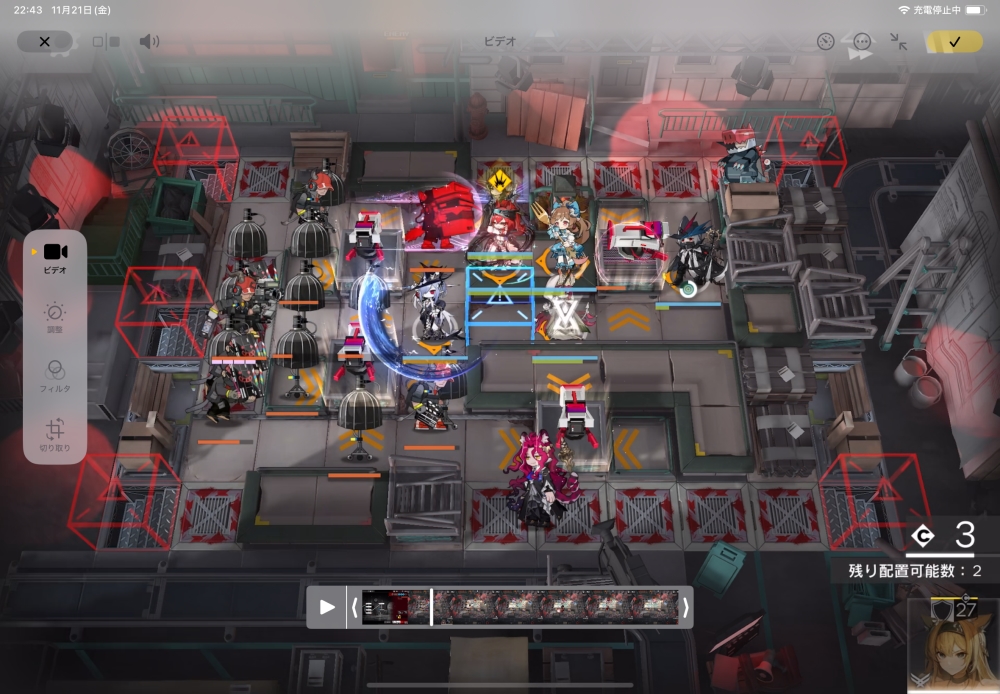
Task: Switch to the 調整 adjust tab
Action: coord(55,318)
